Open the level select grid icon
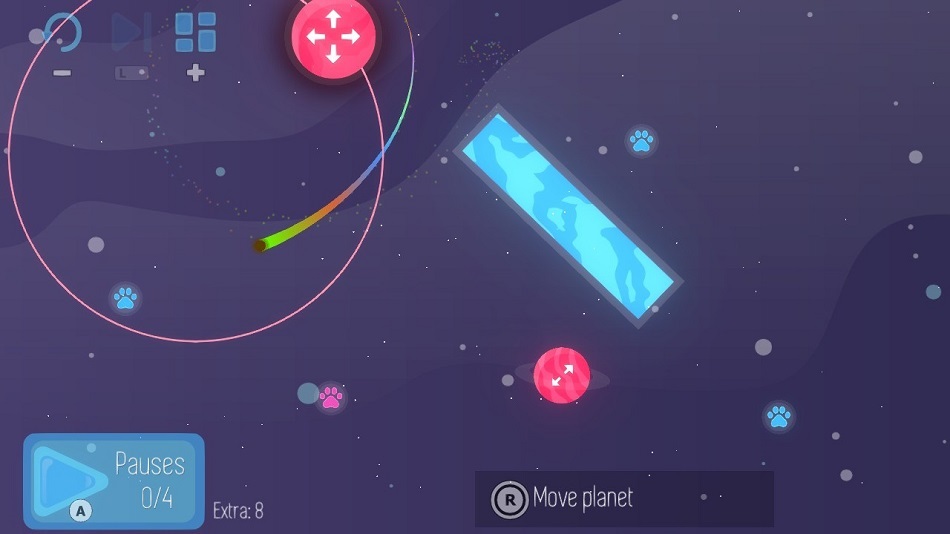 click(196, 33)
